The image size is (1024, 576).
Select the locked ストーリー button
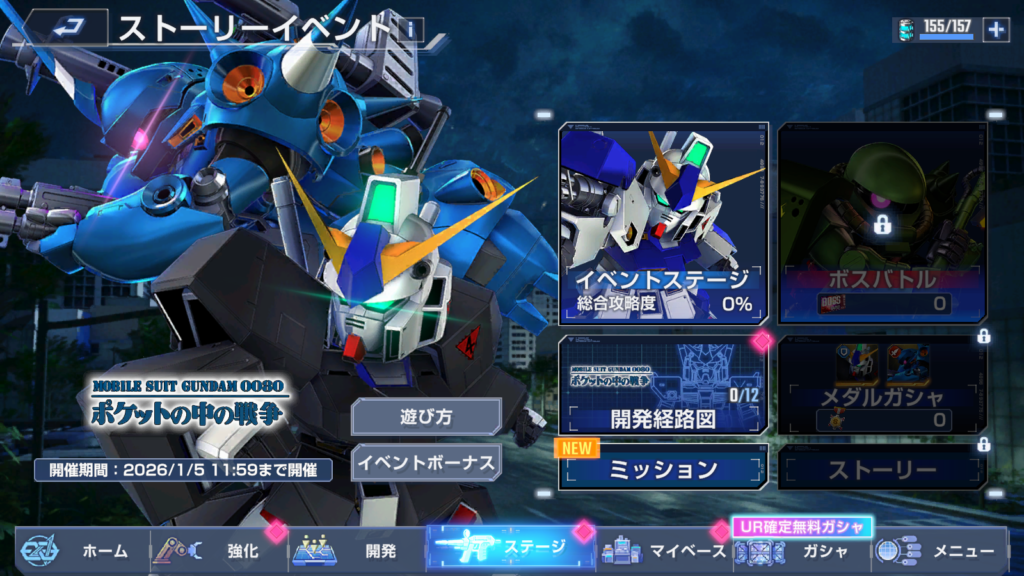click(x=882, y=468)
